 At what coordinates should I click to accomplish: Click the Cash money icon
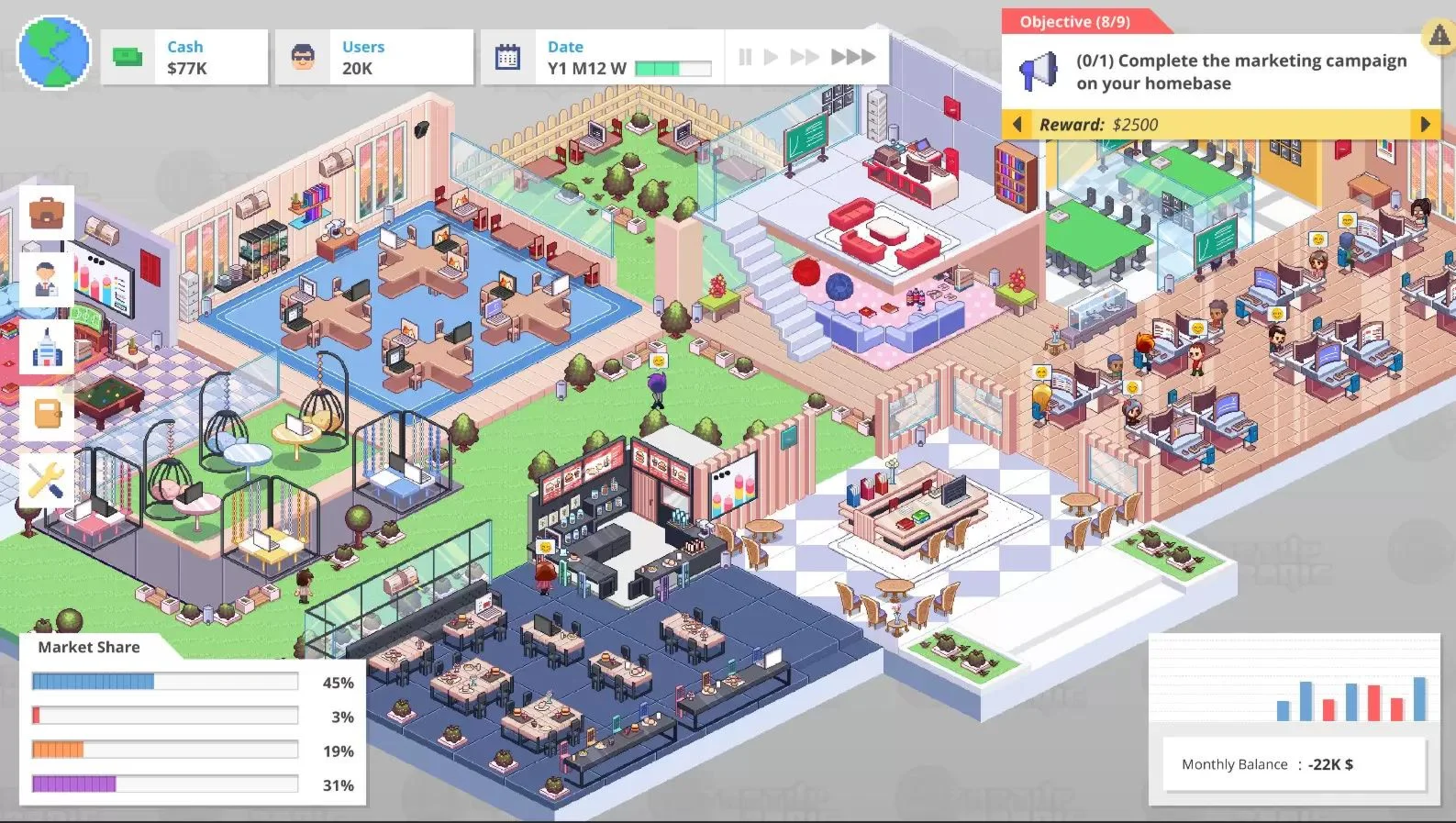[126, 56]
